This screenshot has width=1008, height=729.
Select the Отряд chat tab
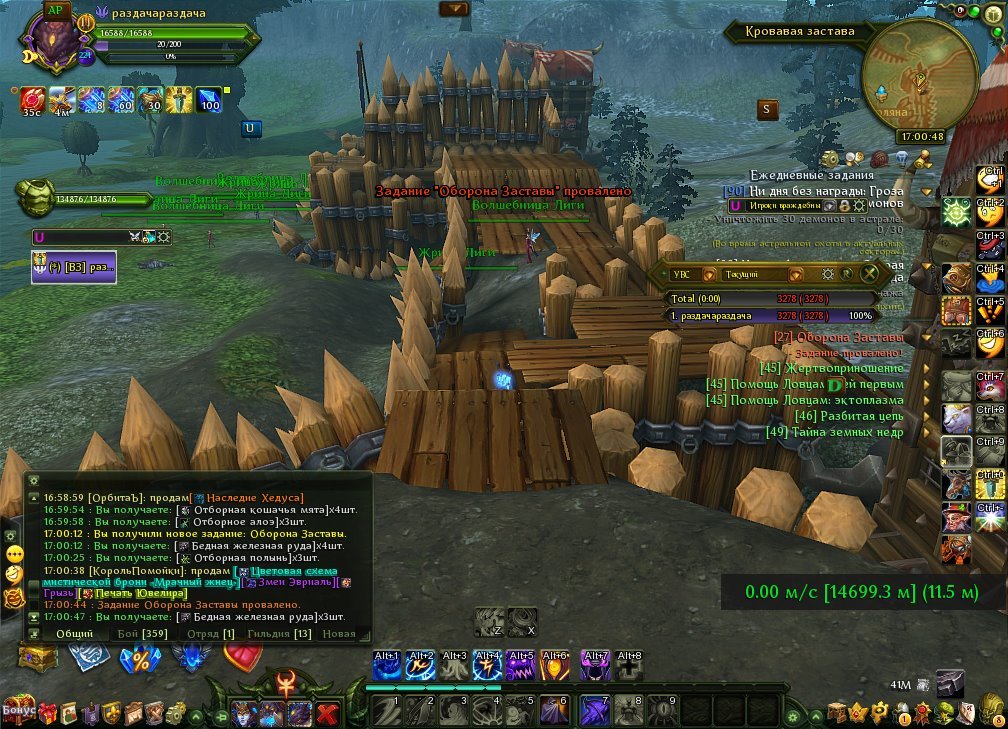pyautogui.click(x=214, y=633)
